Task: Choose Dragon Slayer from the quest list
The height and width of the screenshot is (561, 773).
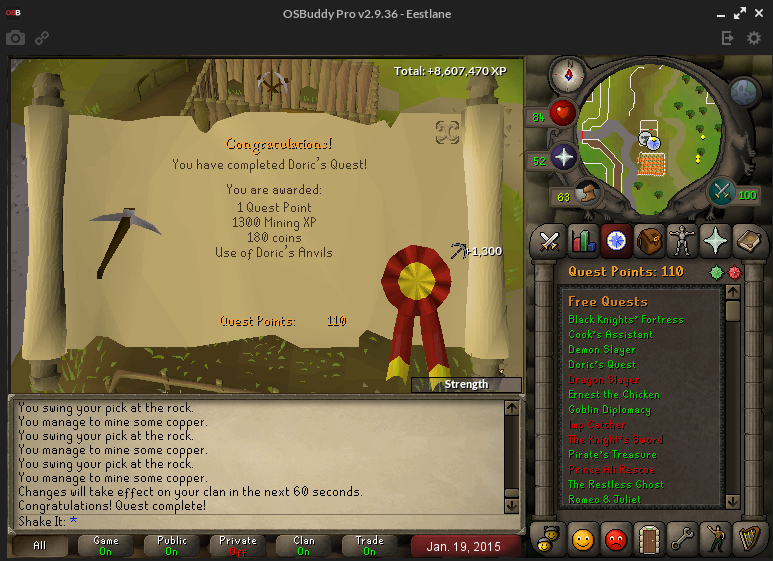Action: point(603,380)
